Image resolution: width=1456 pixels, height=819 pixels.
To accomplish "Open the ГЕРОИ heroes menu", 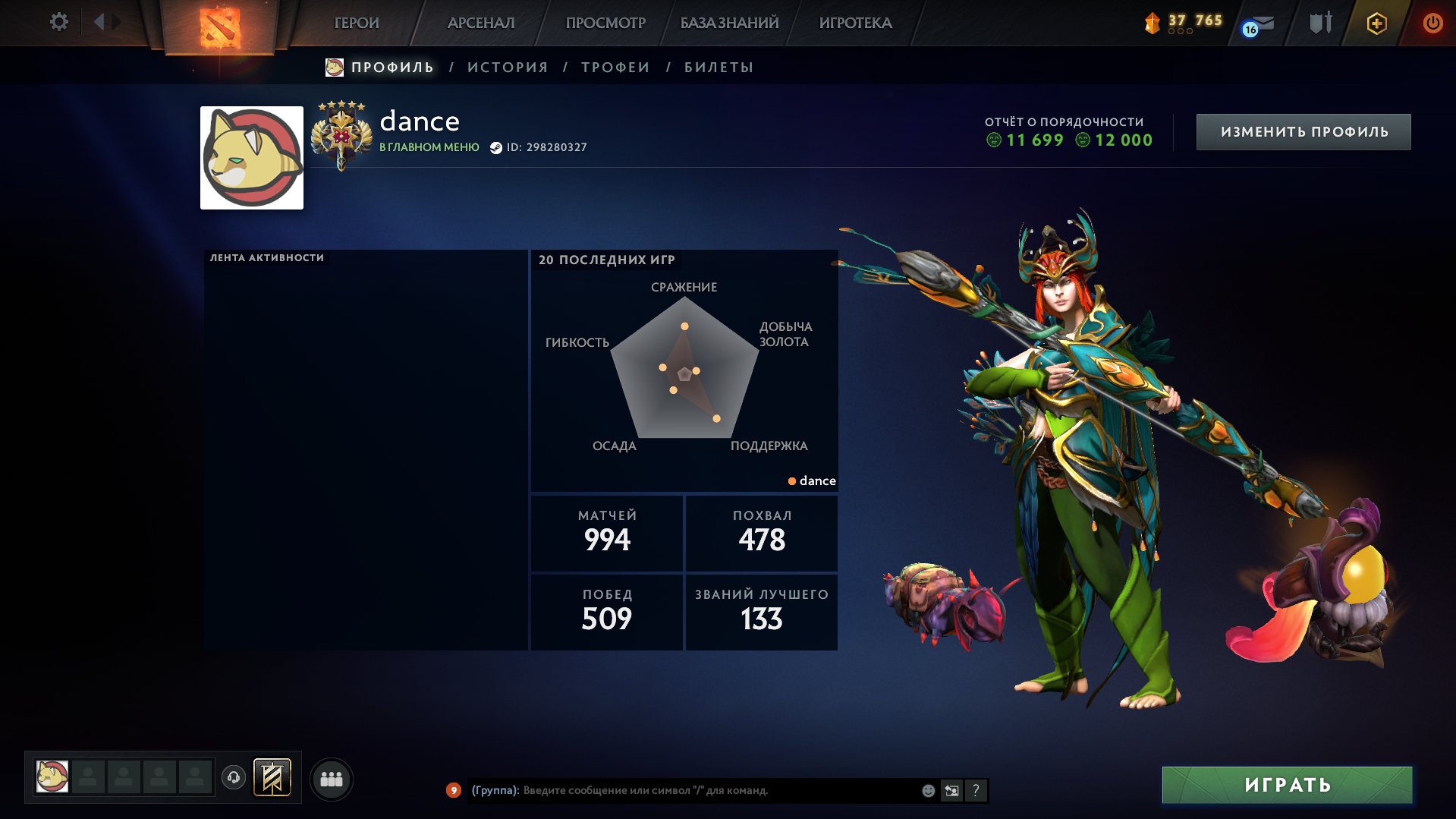I will click(357, 23).
